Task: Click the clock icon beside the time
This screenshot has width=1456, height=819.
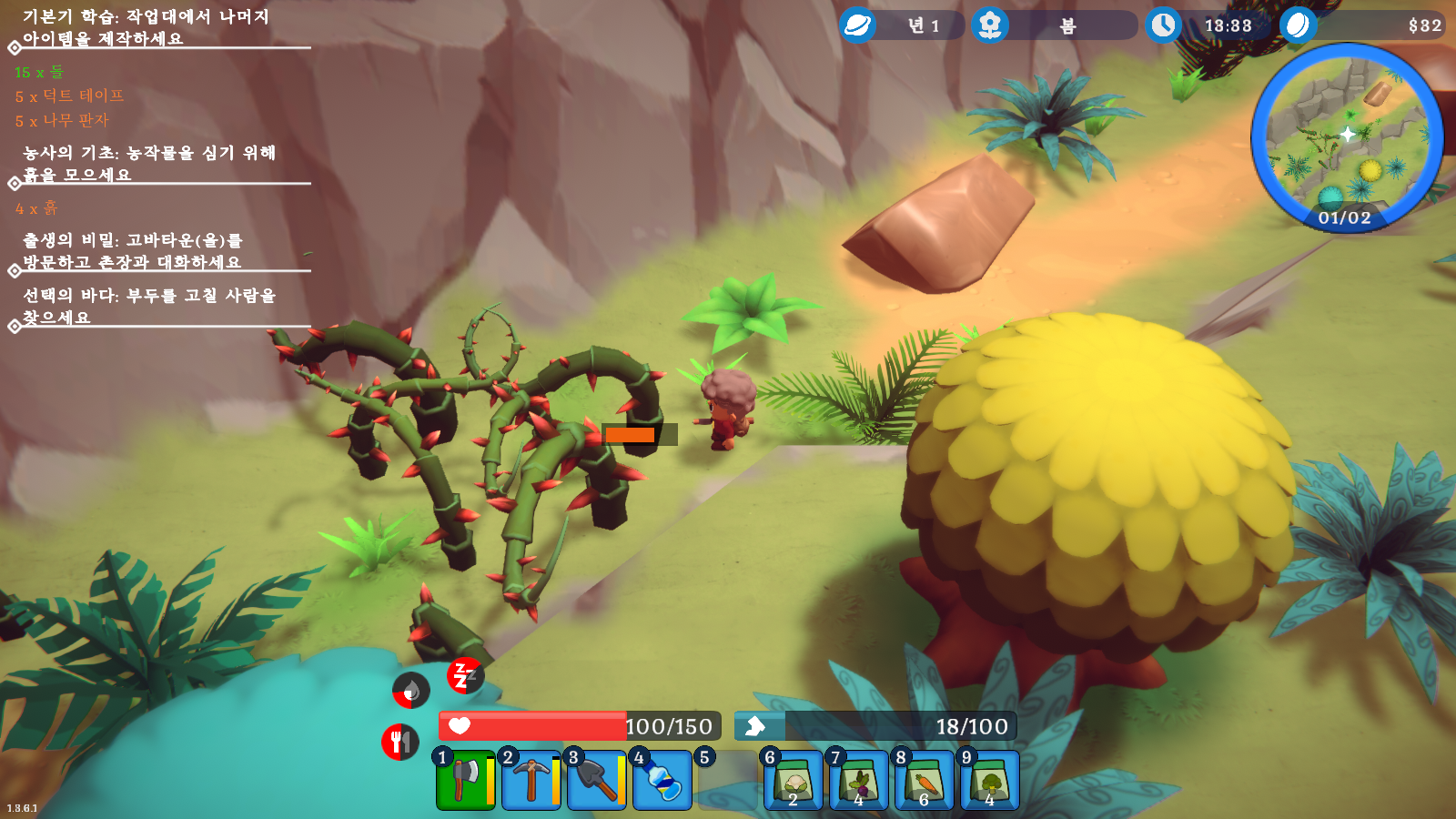Action: pos(1163,25)
